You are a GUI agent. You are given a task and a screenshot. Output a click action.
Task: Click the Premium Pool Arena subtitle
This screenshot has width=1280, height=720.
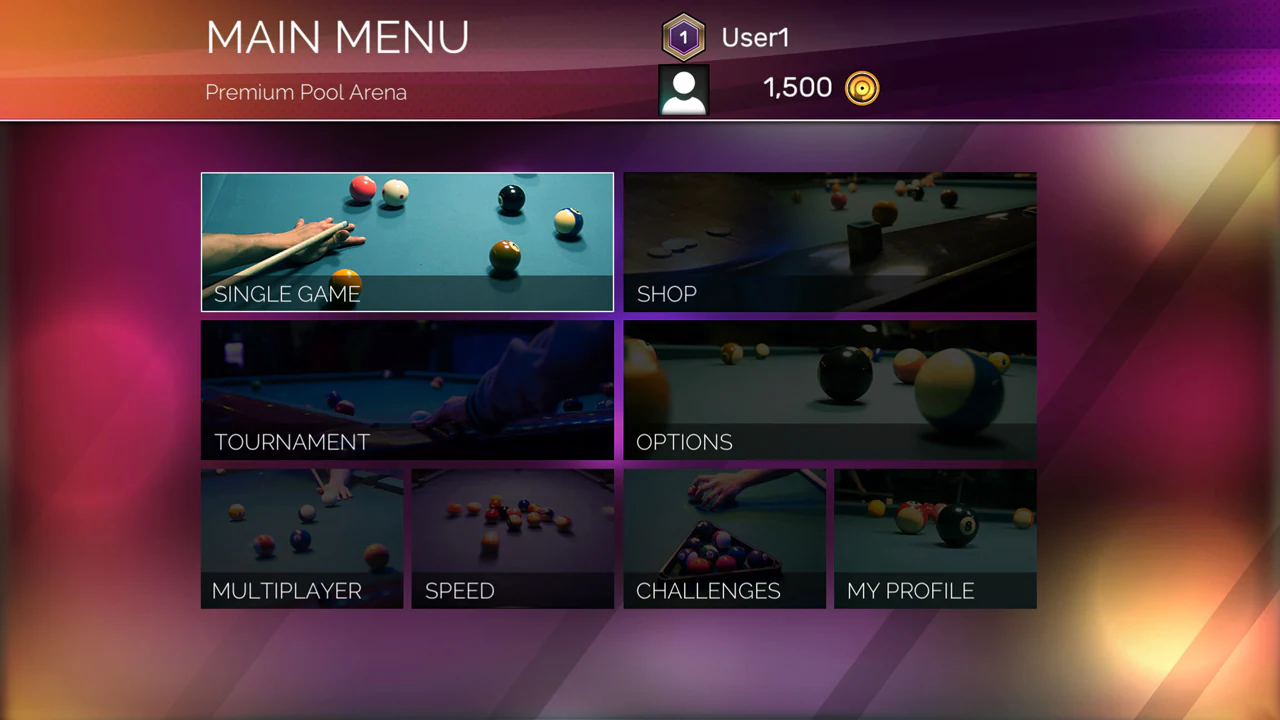[x=305, y=92]
